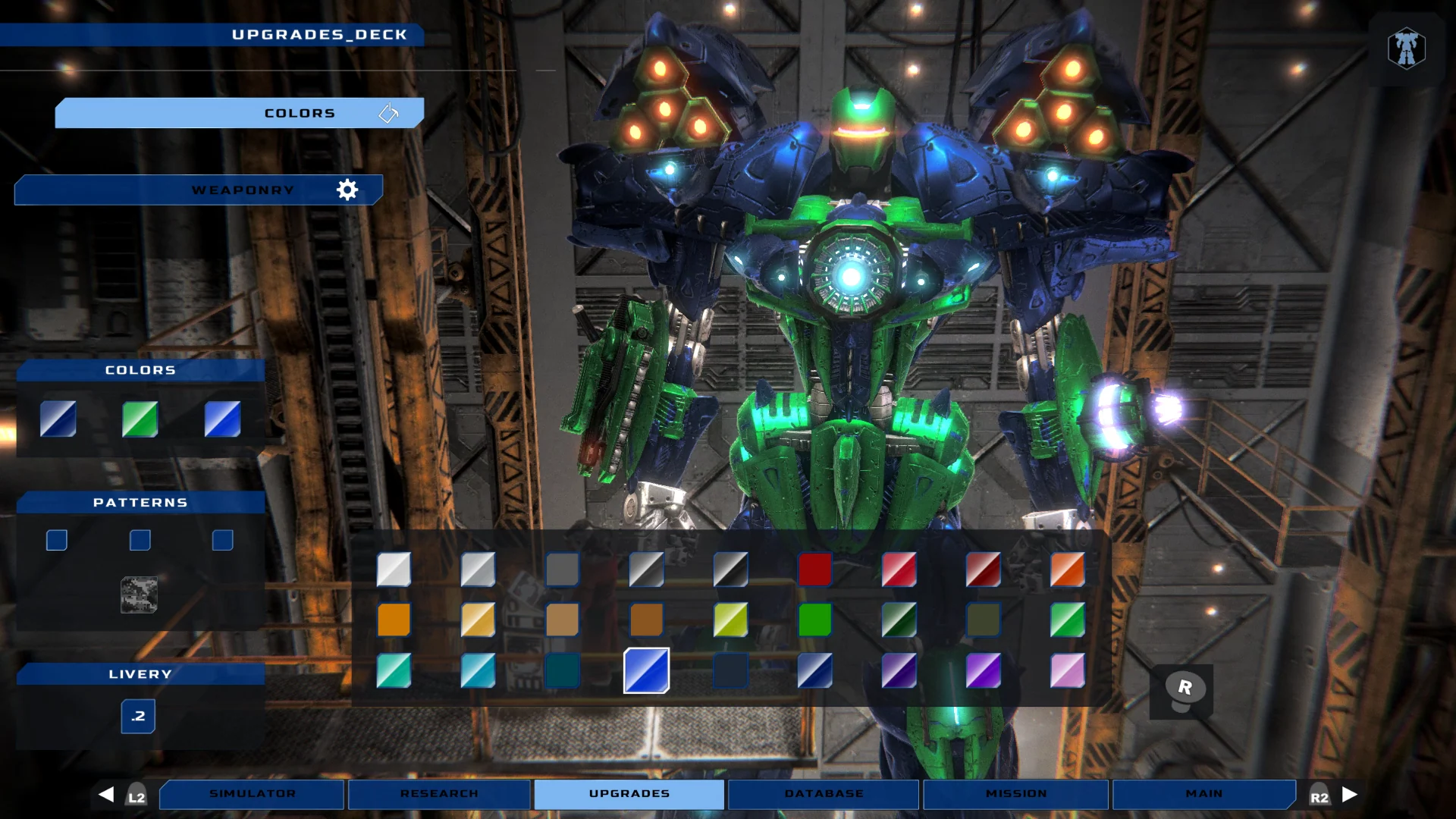
Task: Select the middle pattern slot
Action: pos(140,540)
